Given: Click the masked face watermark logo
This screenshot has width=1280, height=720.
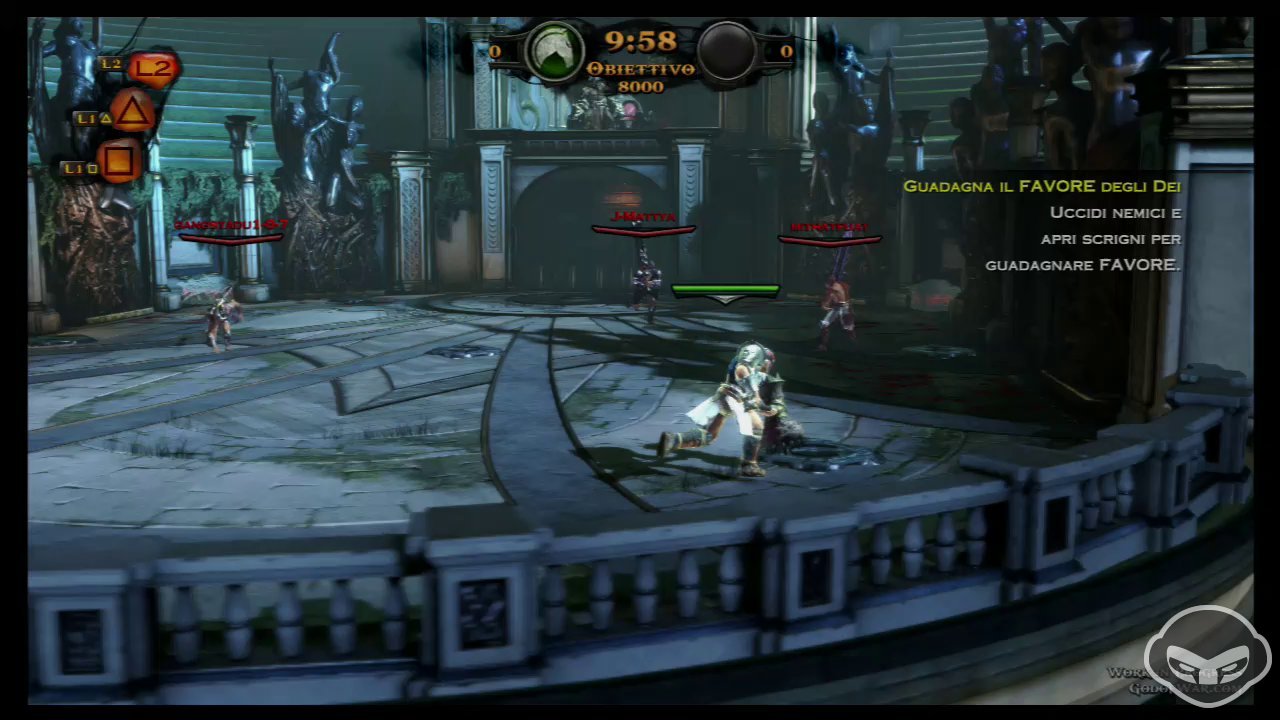Looking at the screenshot, I should point(1207,657).
